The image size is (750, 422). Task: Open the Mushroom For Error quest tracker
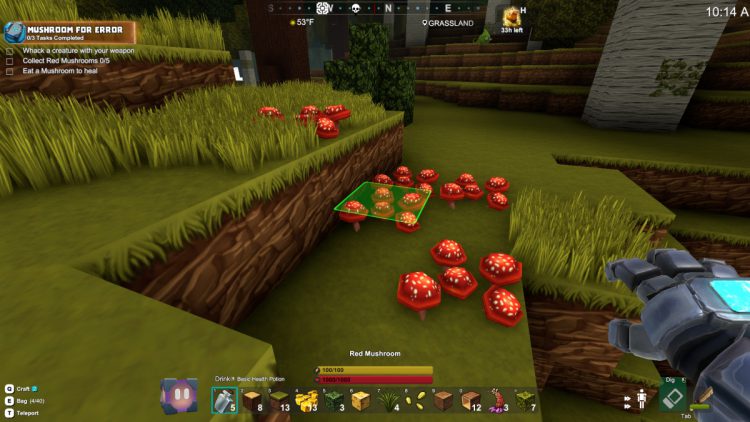[x=70, y=32]
